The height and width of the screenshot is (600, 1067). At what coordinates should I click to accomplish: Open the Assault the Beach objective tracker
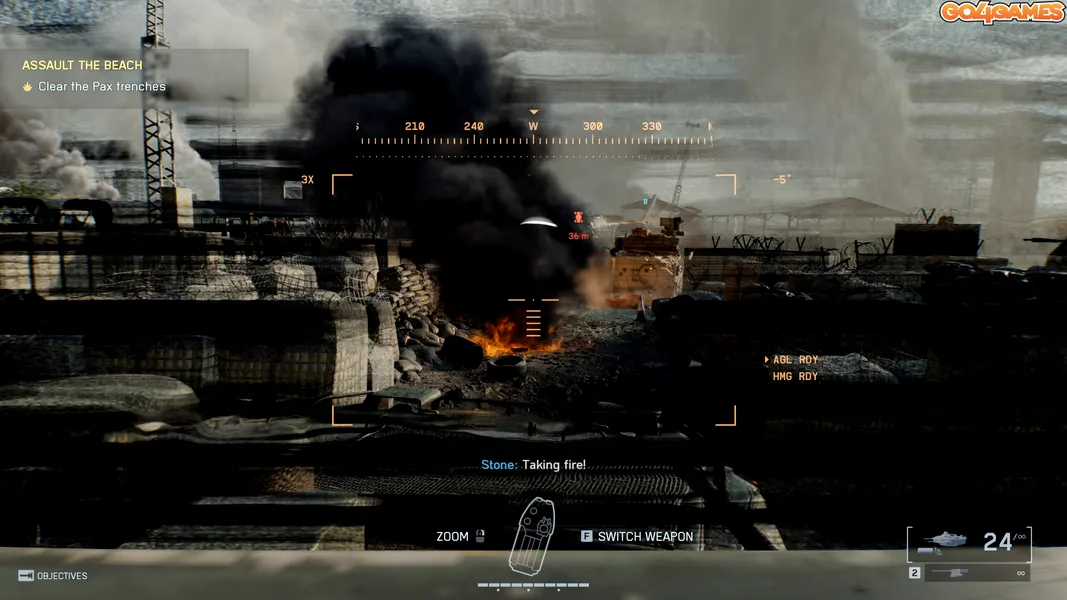pyautogui.click(x=83, y=66)
